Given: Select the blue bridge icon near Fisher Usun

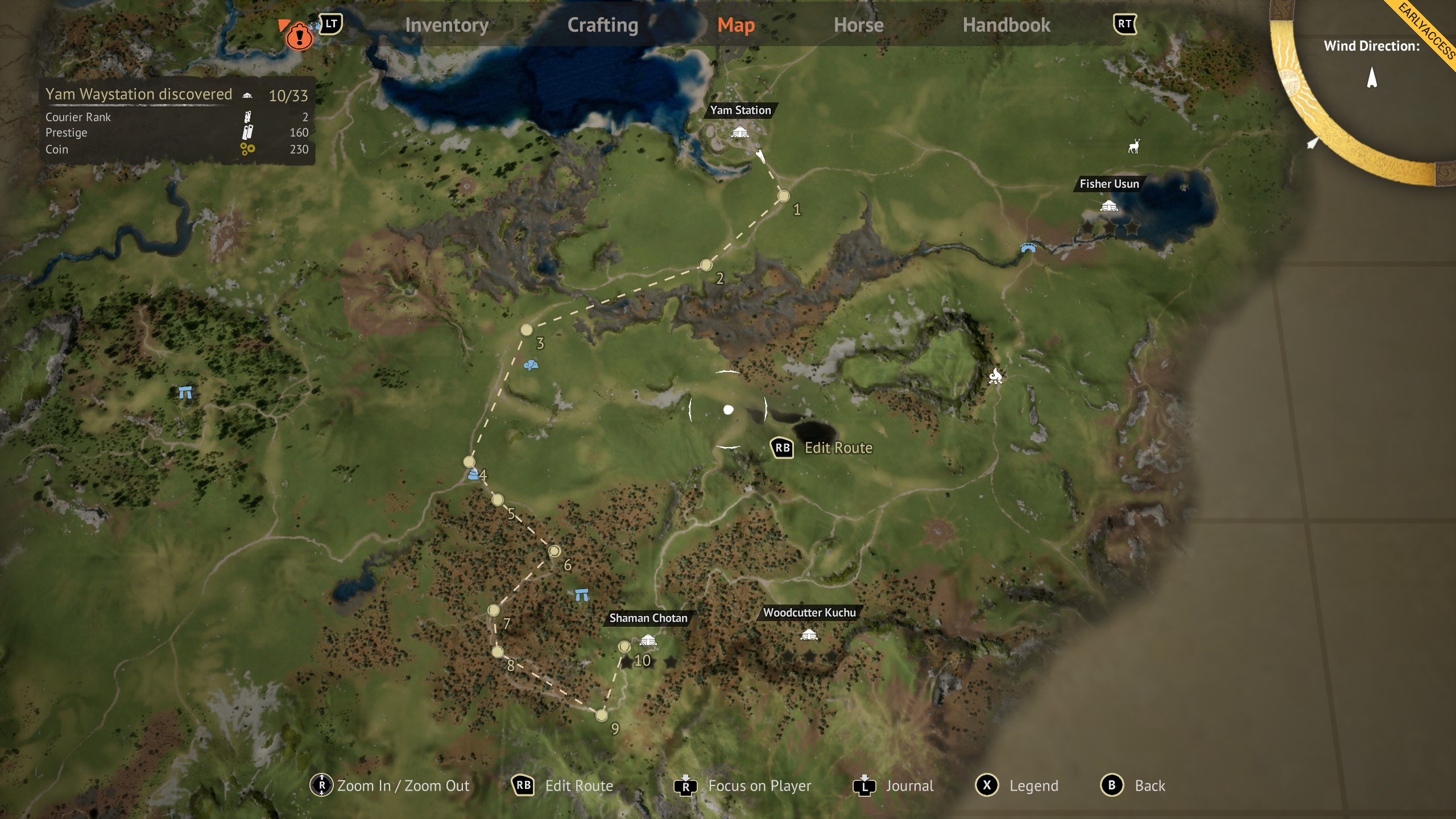Looking at the screenshot, I should pos(1029,248).
